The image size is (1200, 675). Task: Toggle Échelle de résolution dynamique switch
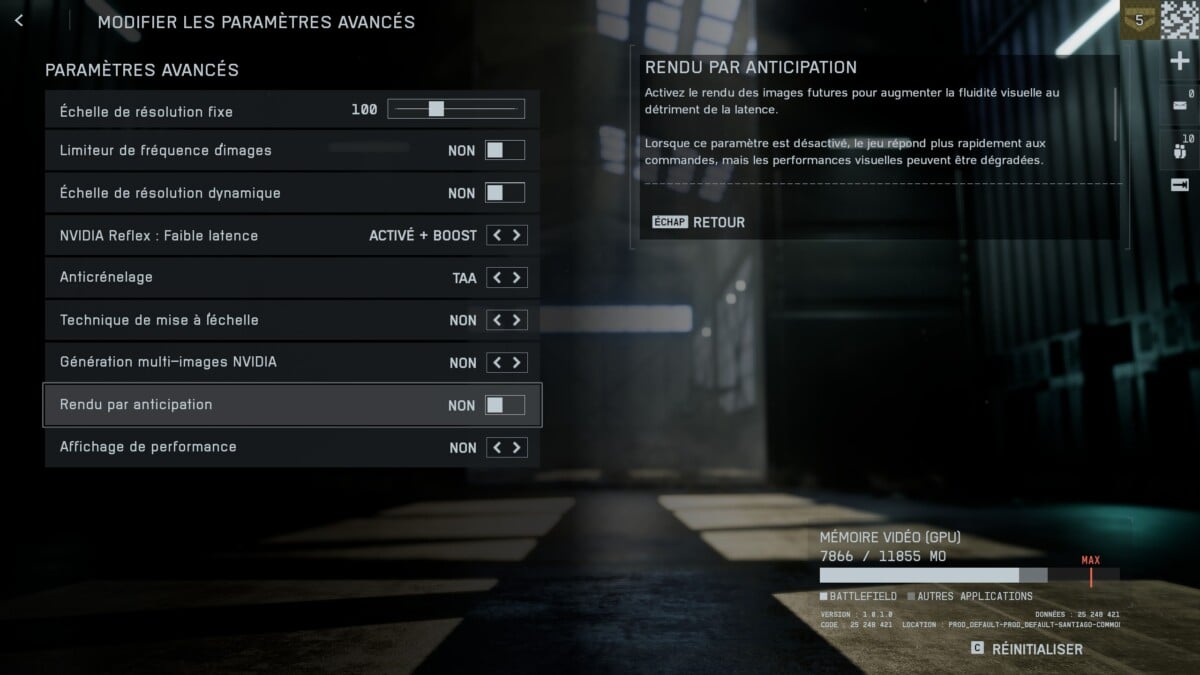(504, 193)
